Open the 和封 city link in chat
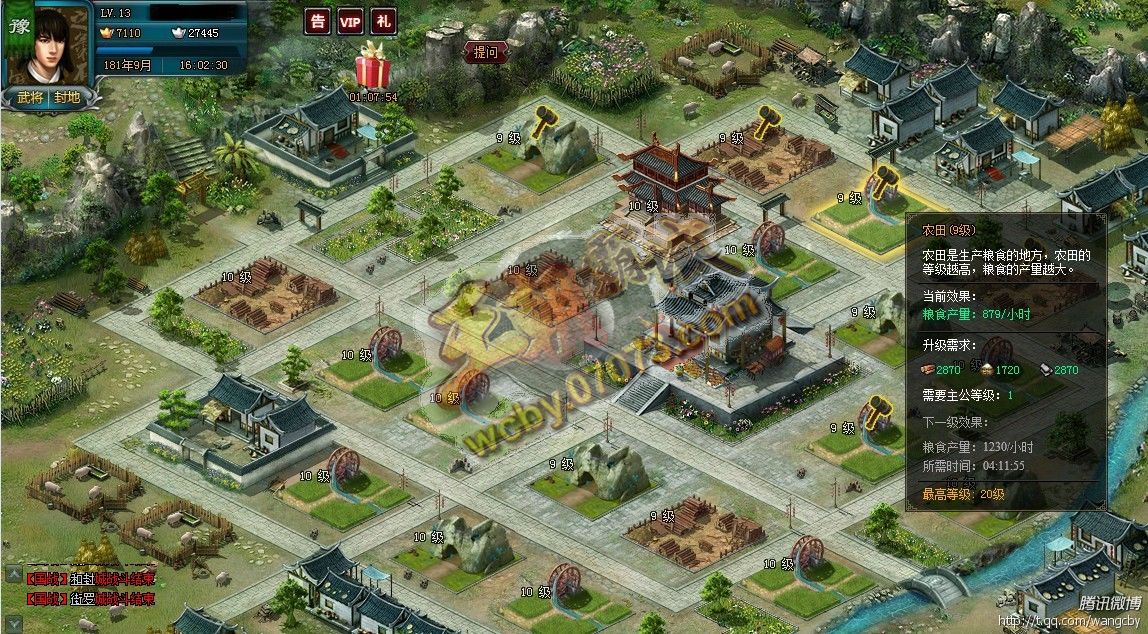The image size is (1148, 634). point(82,579)
